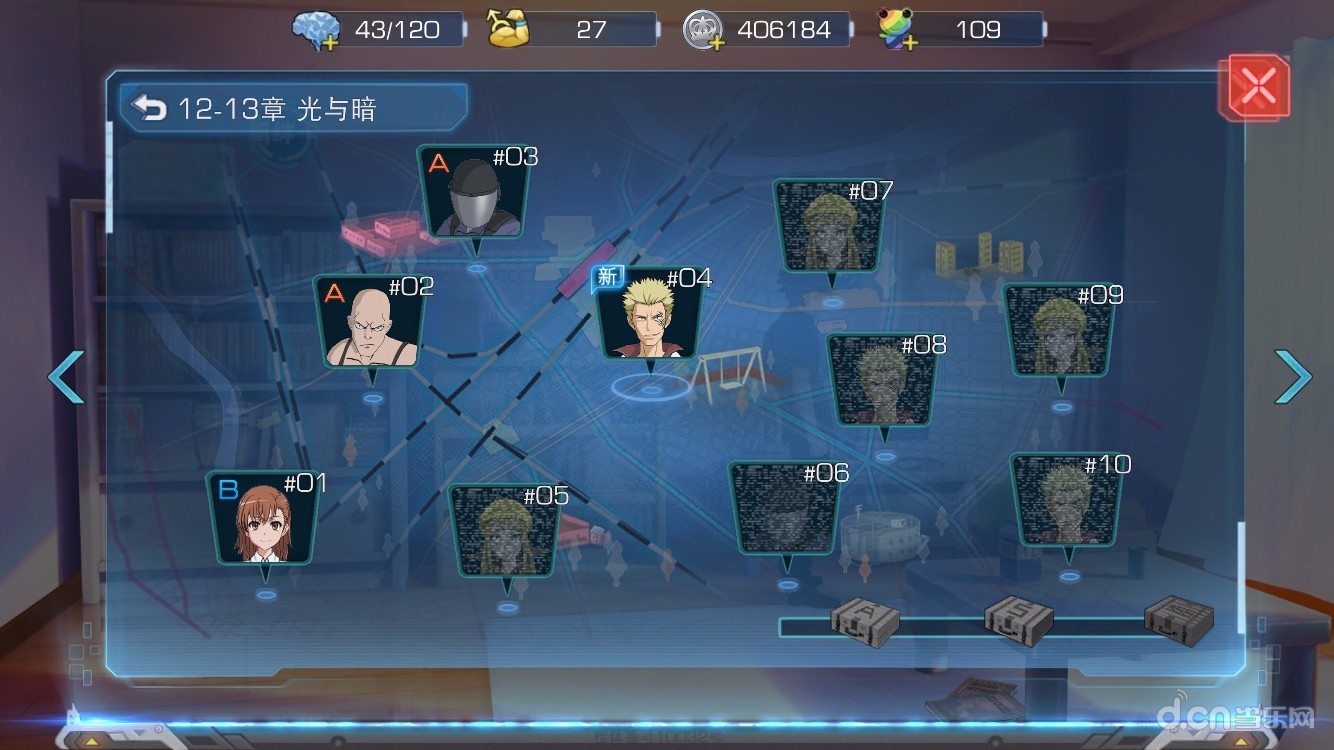
Task: Select locked stage #07
Action: 830,228
